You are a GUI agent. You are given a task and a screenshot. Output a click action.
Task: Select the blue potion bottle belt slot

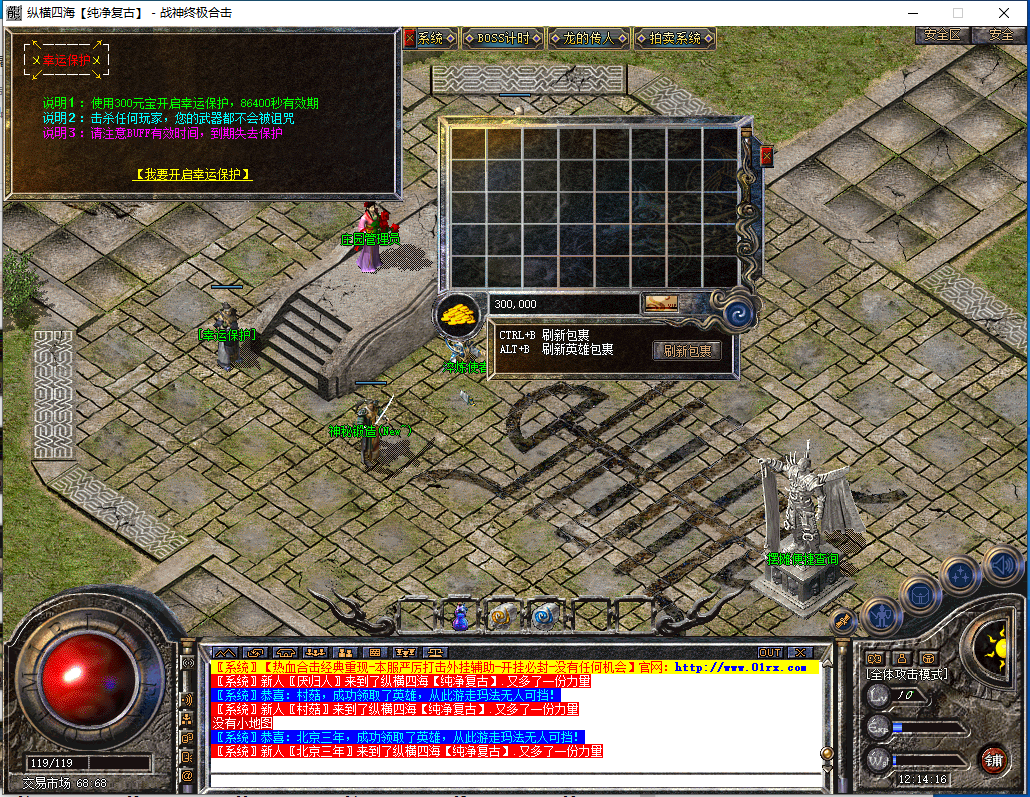pyautogui.click(x=461, y=617)
